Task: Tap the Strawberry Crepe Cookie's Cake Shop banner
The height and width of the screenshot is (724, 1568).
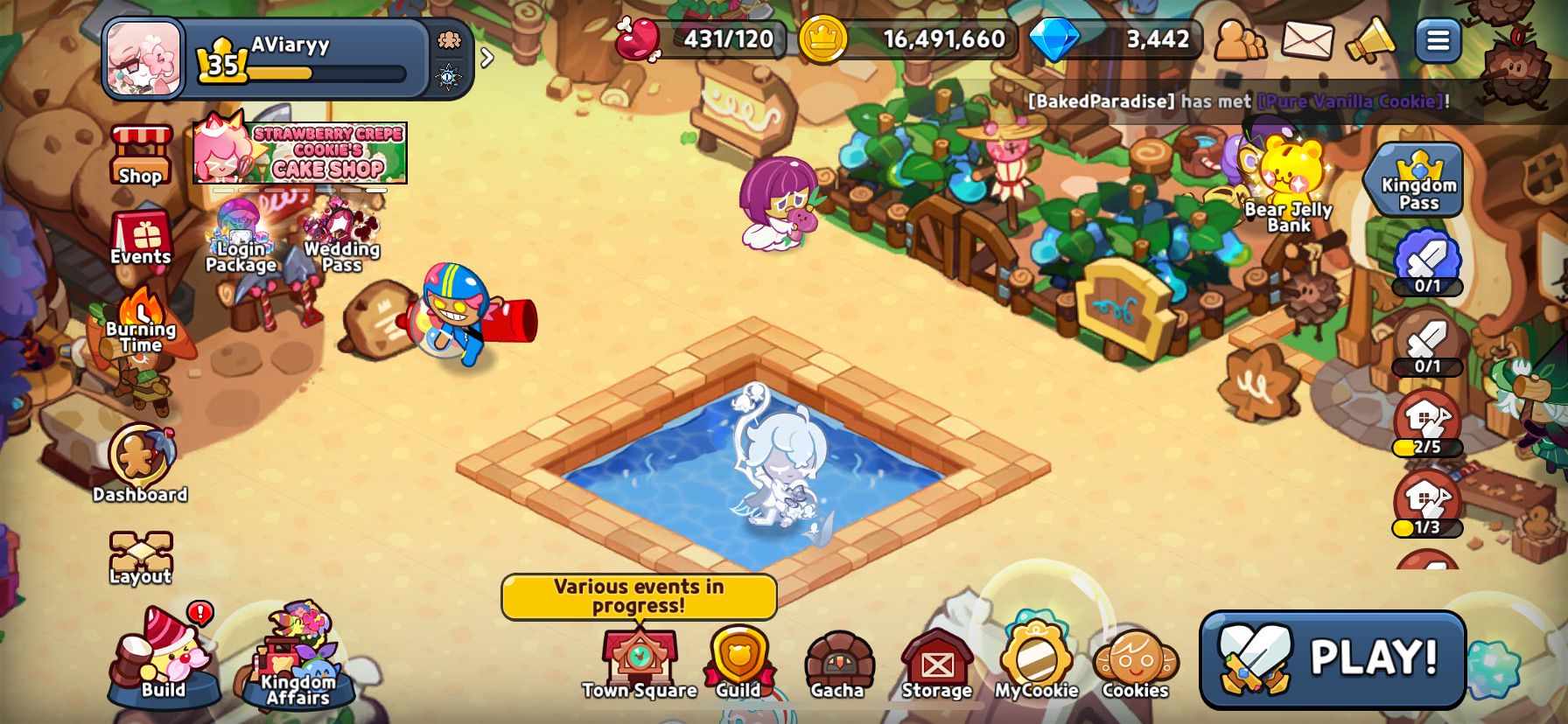Action: click(300, 153)
